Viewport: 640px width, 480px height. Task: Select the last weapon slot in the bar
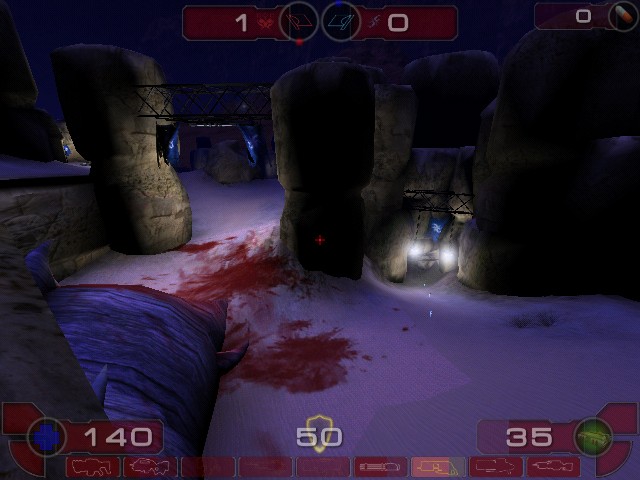click(553, 467)
